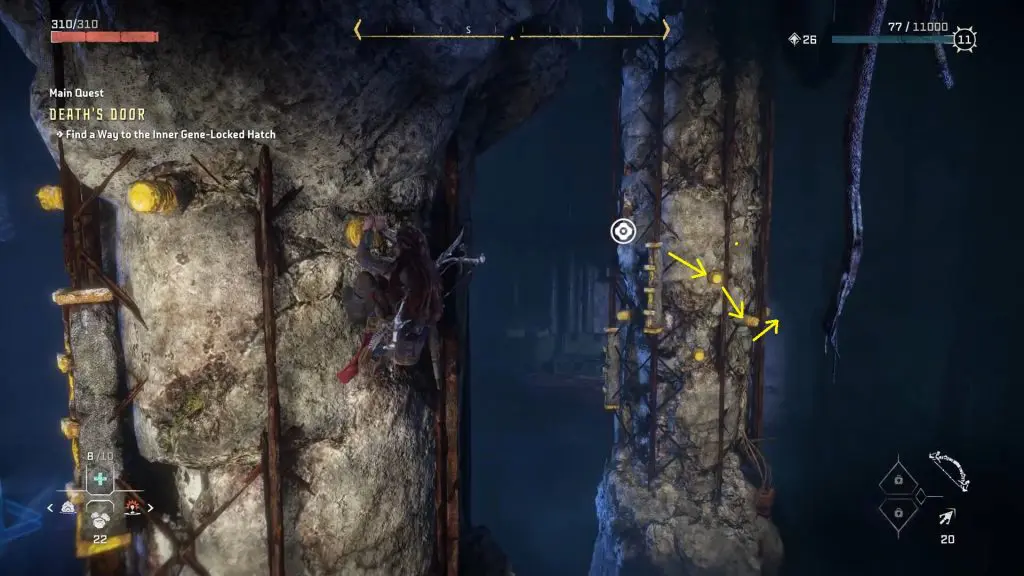Click the metal shards currency icon

click(795, 40)
